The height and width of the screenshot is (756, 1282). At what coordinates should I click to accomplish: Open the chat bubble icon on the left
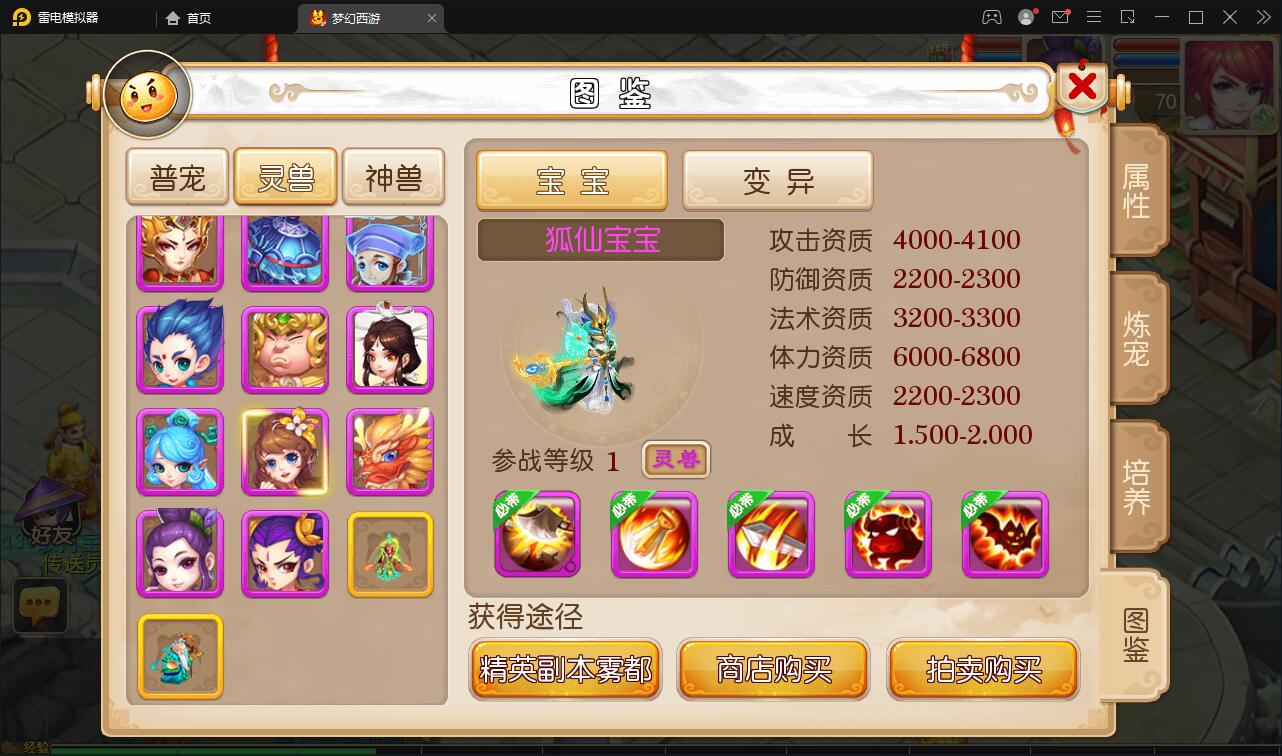(39, 606)
